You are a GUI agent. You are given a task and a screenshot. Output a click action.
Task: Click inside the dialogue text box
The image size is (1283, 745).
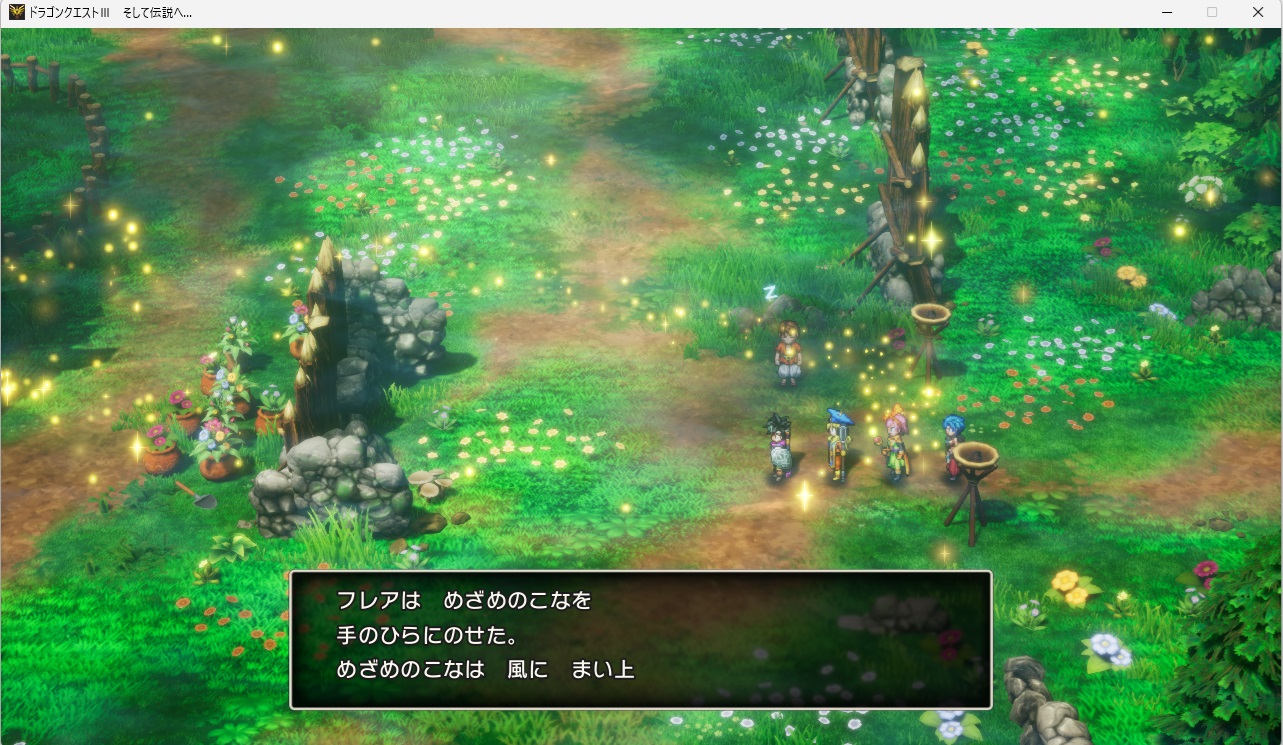(x=640, y=637)
